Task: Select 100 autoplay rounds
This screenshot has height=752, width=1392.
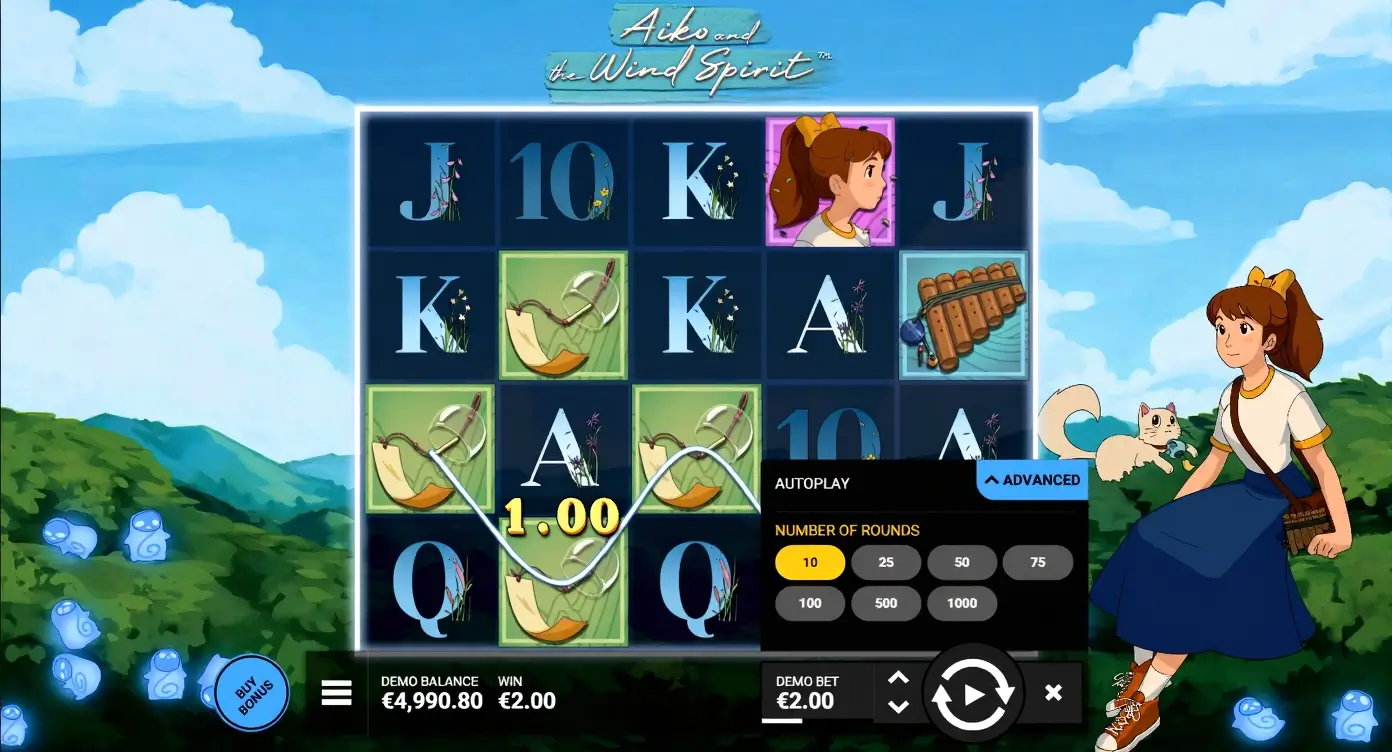Action: 809,603
